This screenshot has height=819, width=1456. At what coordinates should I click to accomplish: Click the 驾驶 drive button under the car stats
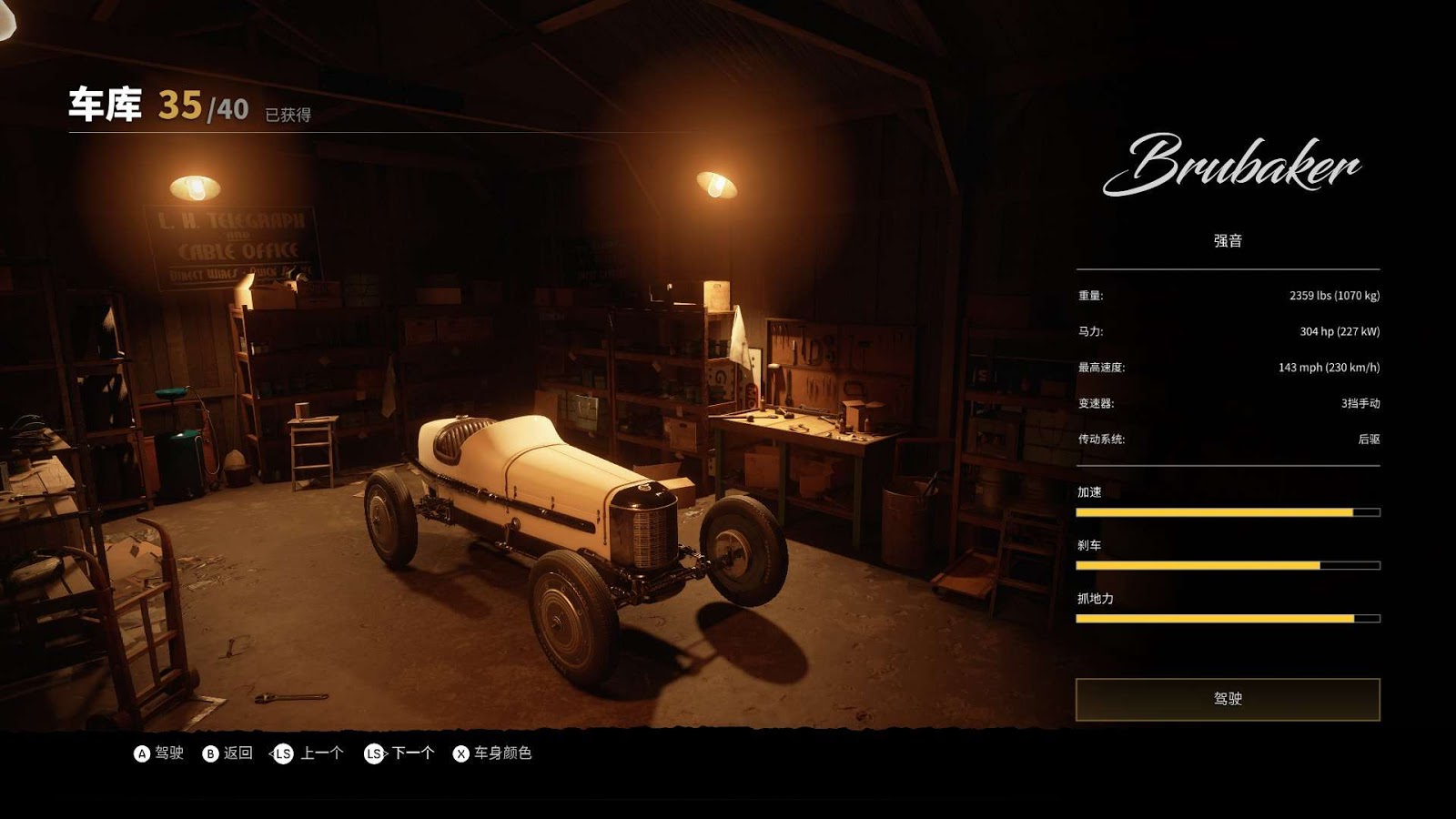point(1227,699)
